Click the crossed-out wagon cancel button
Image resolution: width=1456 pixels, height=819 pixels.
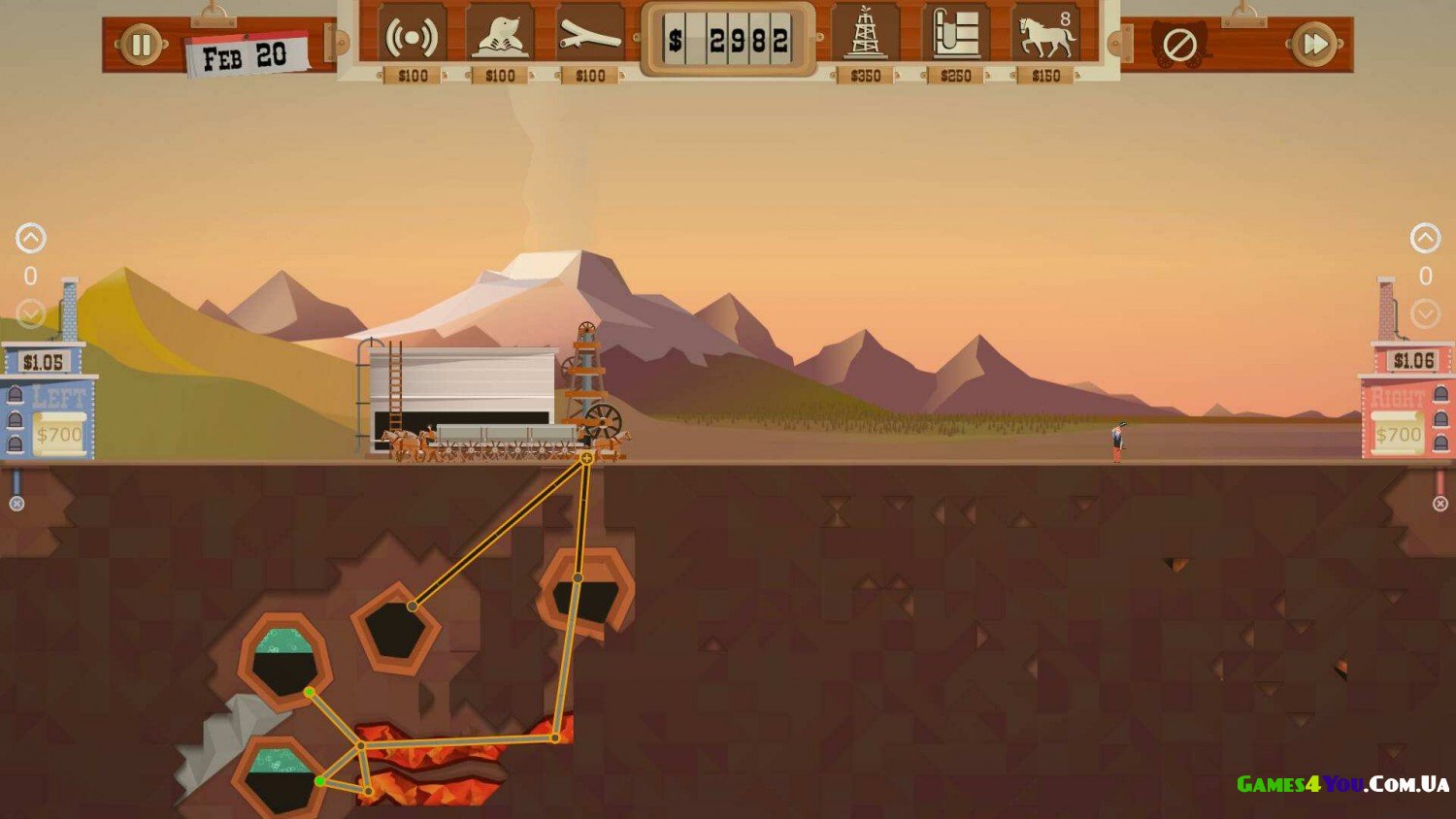coord(1178,46)
